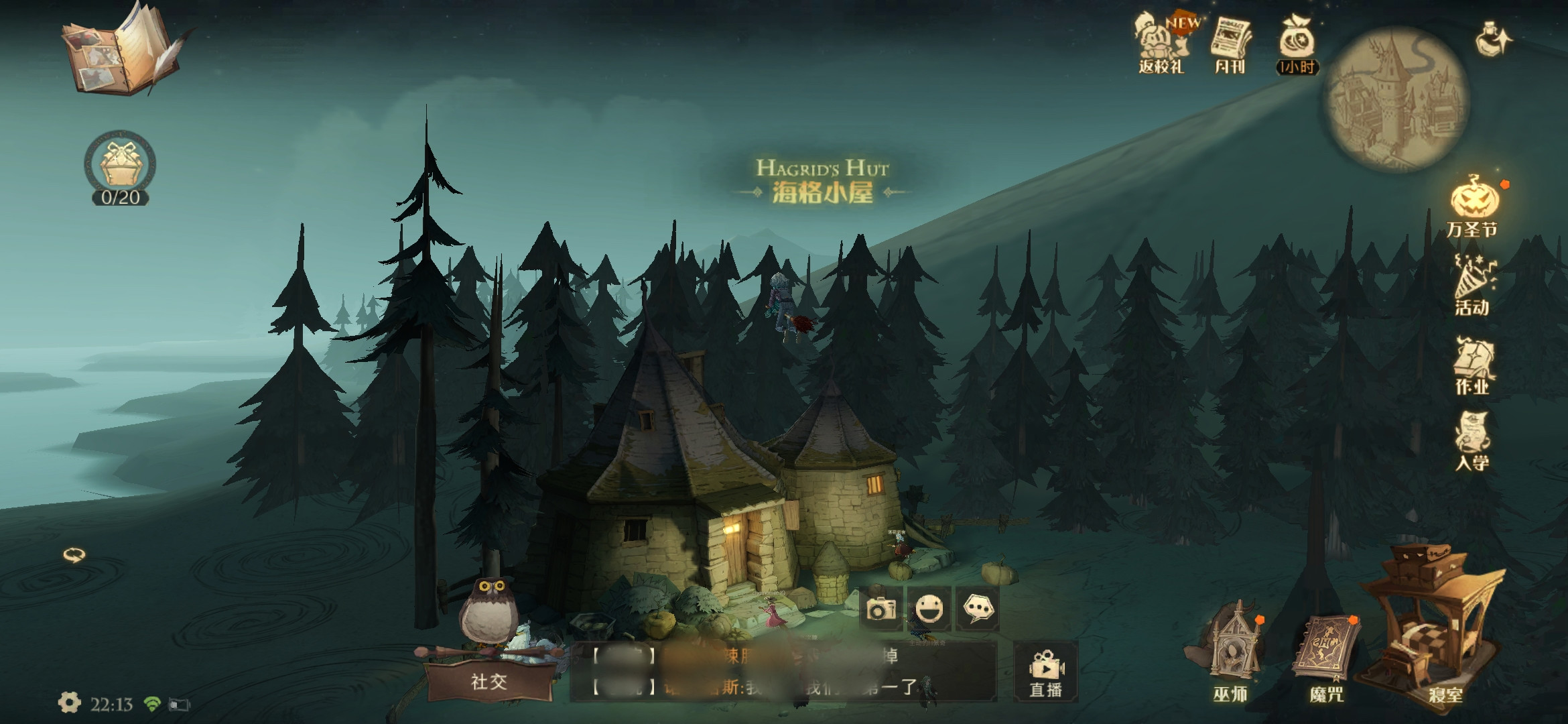This screenshot has height=724, width=1568.
Task: Open the 作业 homework menu
Action: click(x=1474, y=366)
